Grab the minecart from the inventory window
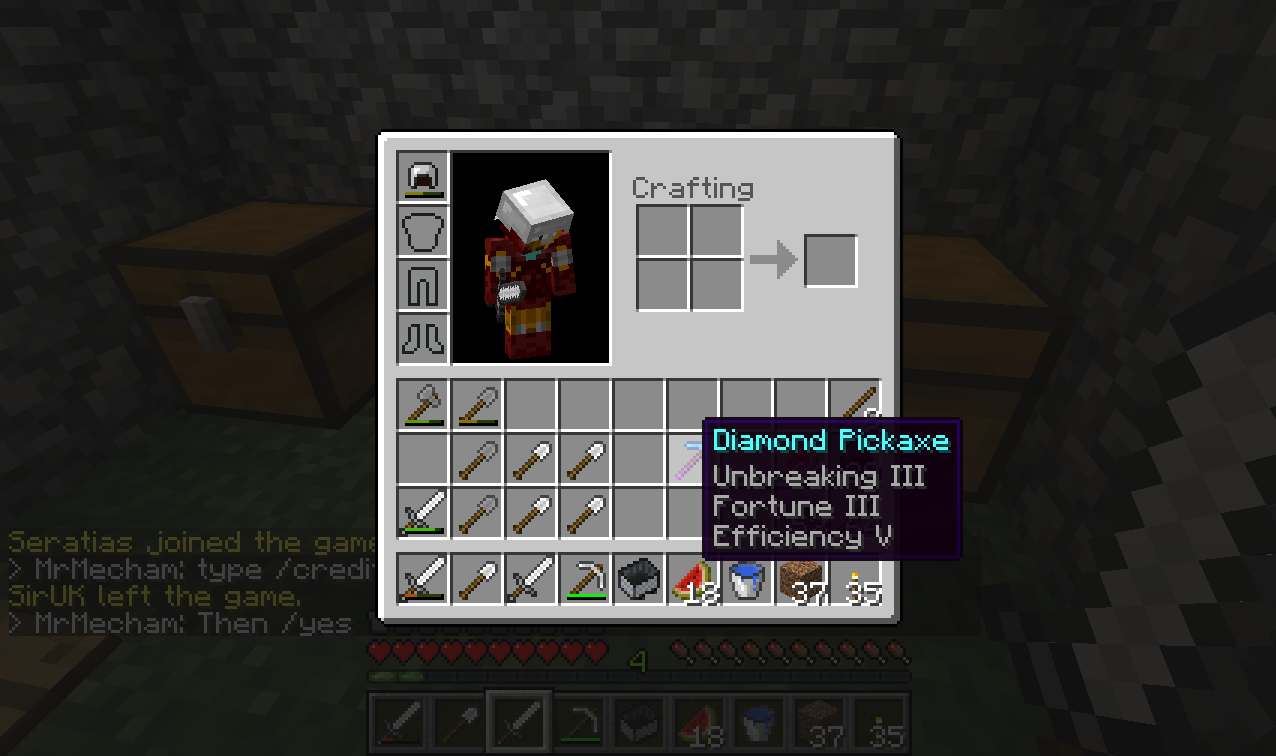 (x=639, y=580)
